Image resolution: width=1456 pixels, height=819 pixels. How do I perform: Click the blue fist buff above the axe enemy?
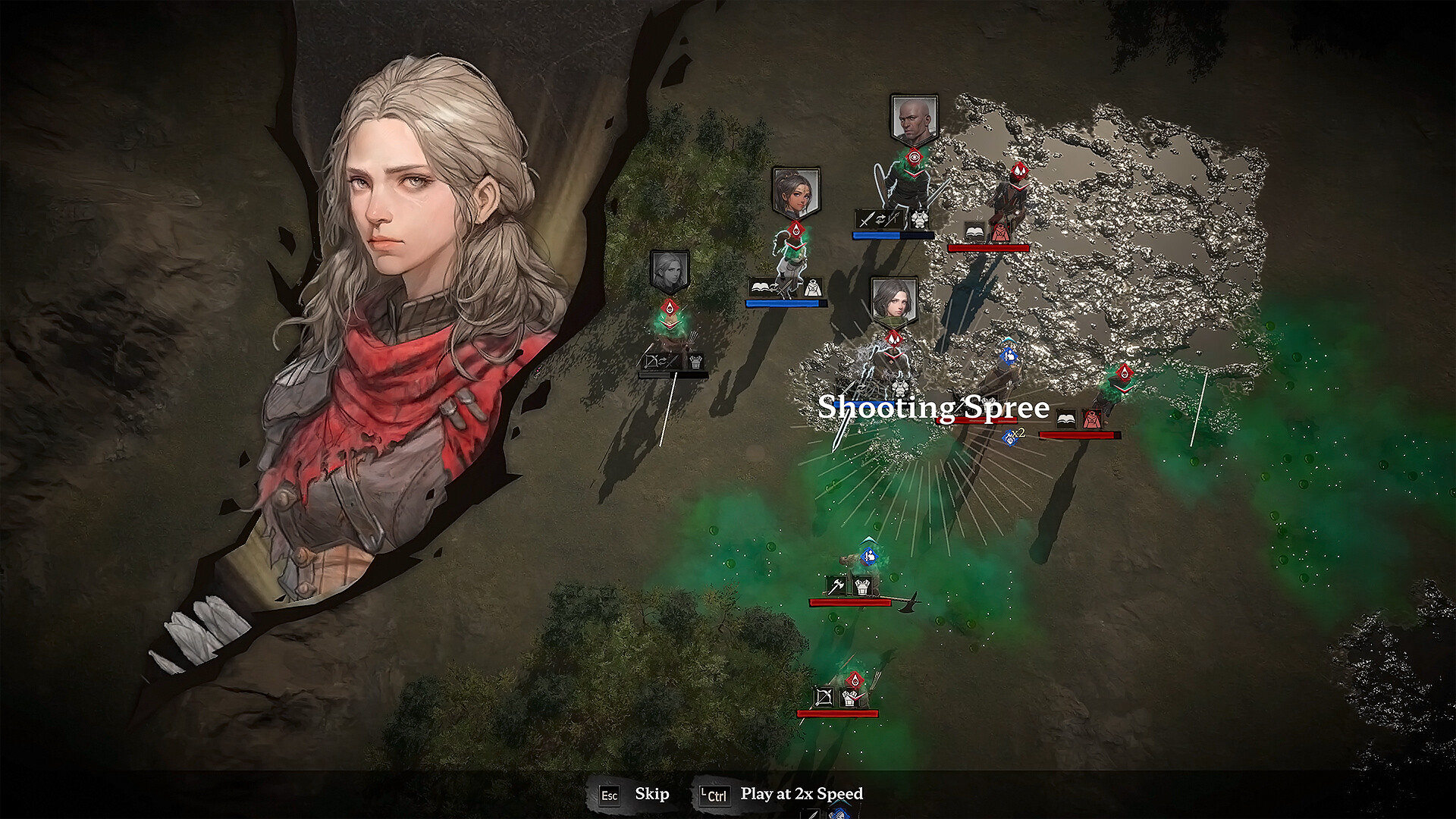pos(869,557)
